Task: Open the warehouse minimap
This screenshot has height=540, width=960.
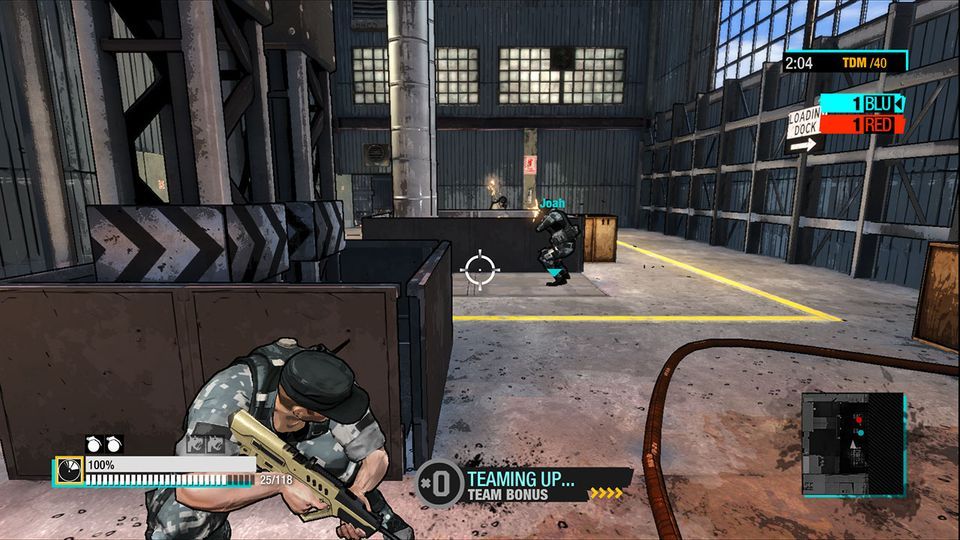Action: tap(853, 443)
